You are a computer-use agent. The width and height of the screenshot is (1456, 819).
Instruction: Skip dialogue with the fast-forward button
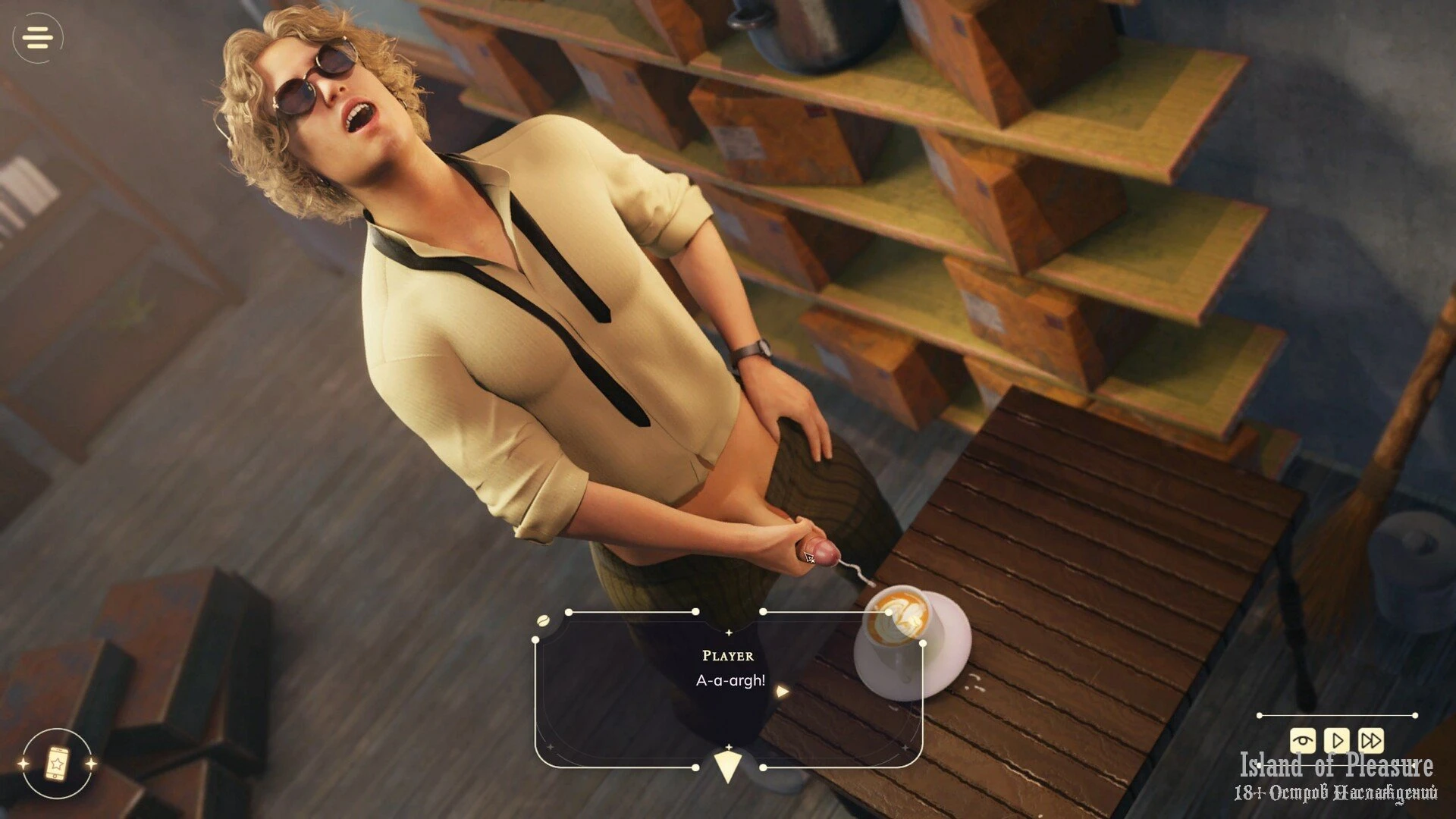(1371, 739)
